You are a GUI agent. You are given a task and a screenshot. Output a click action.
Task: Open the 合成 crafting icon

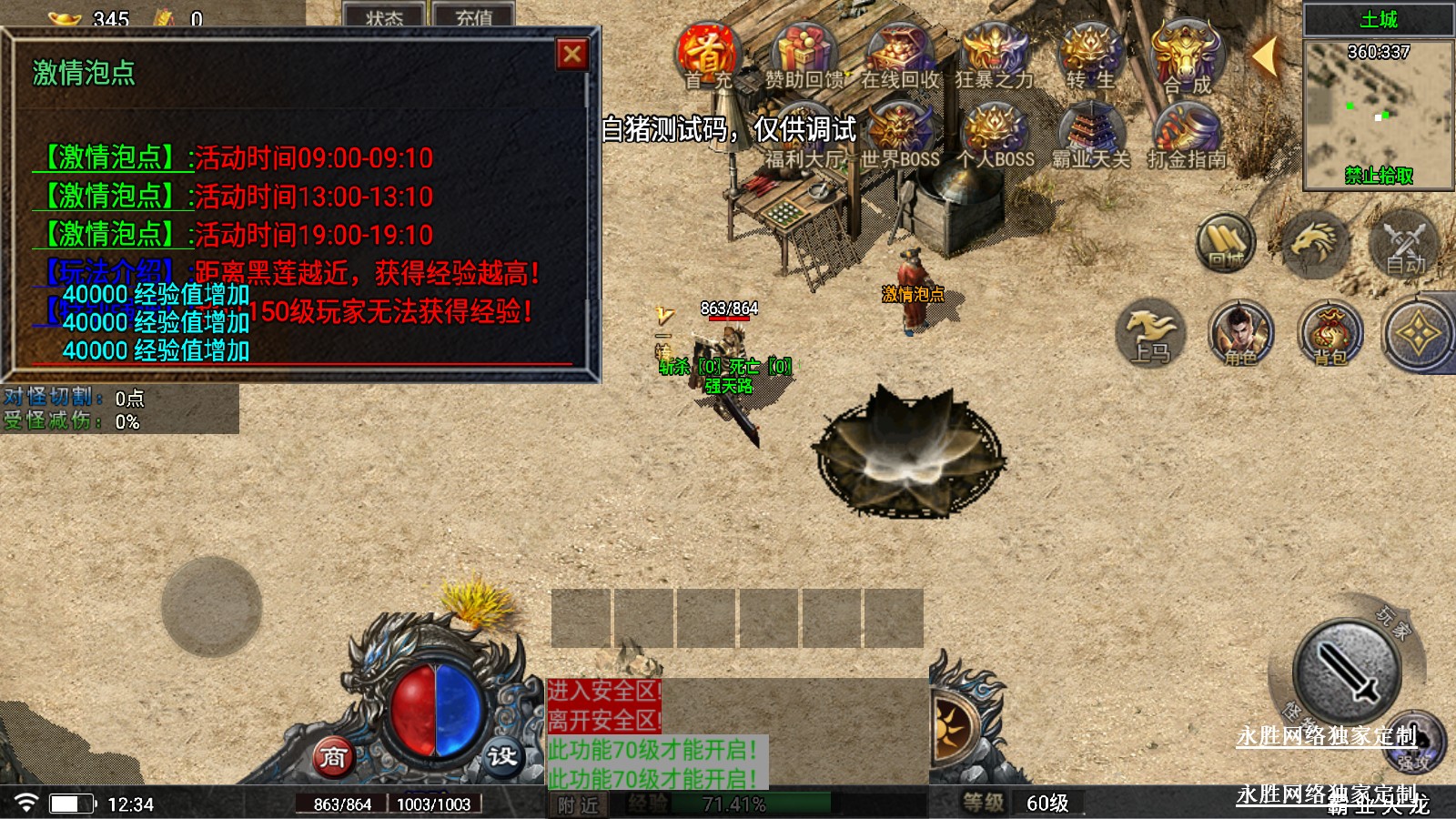(1187, 56)
